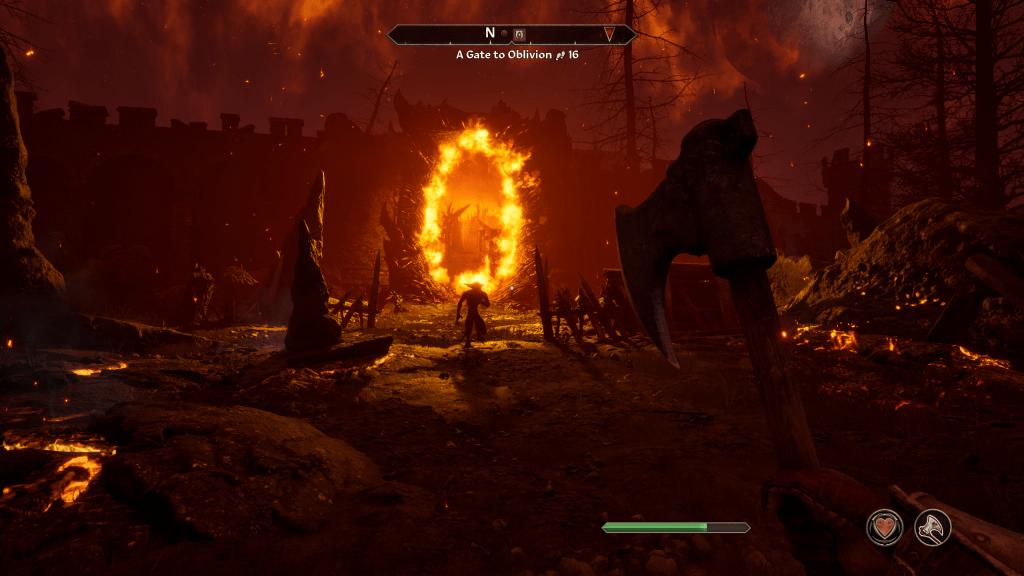Open the A Gate to Oblivion location label
1024x576 pixels.
pos(503,54)
